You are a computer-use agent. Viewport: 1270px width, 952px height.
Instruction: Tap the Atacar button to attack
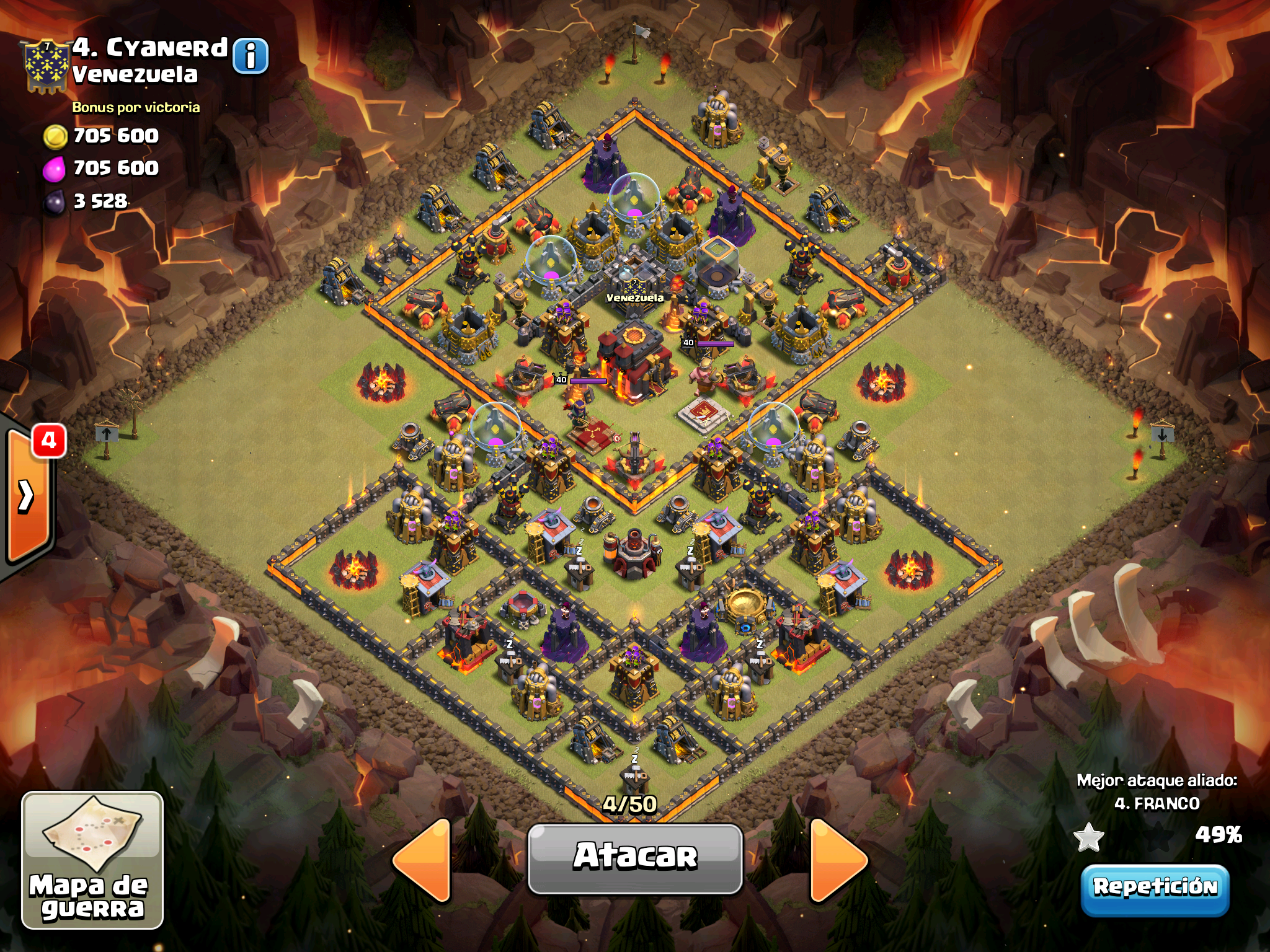click(x=635, y=858)
